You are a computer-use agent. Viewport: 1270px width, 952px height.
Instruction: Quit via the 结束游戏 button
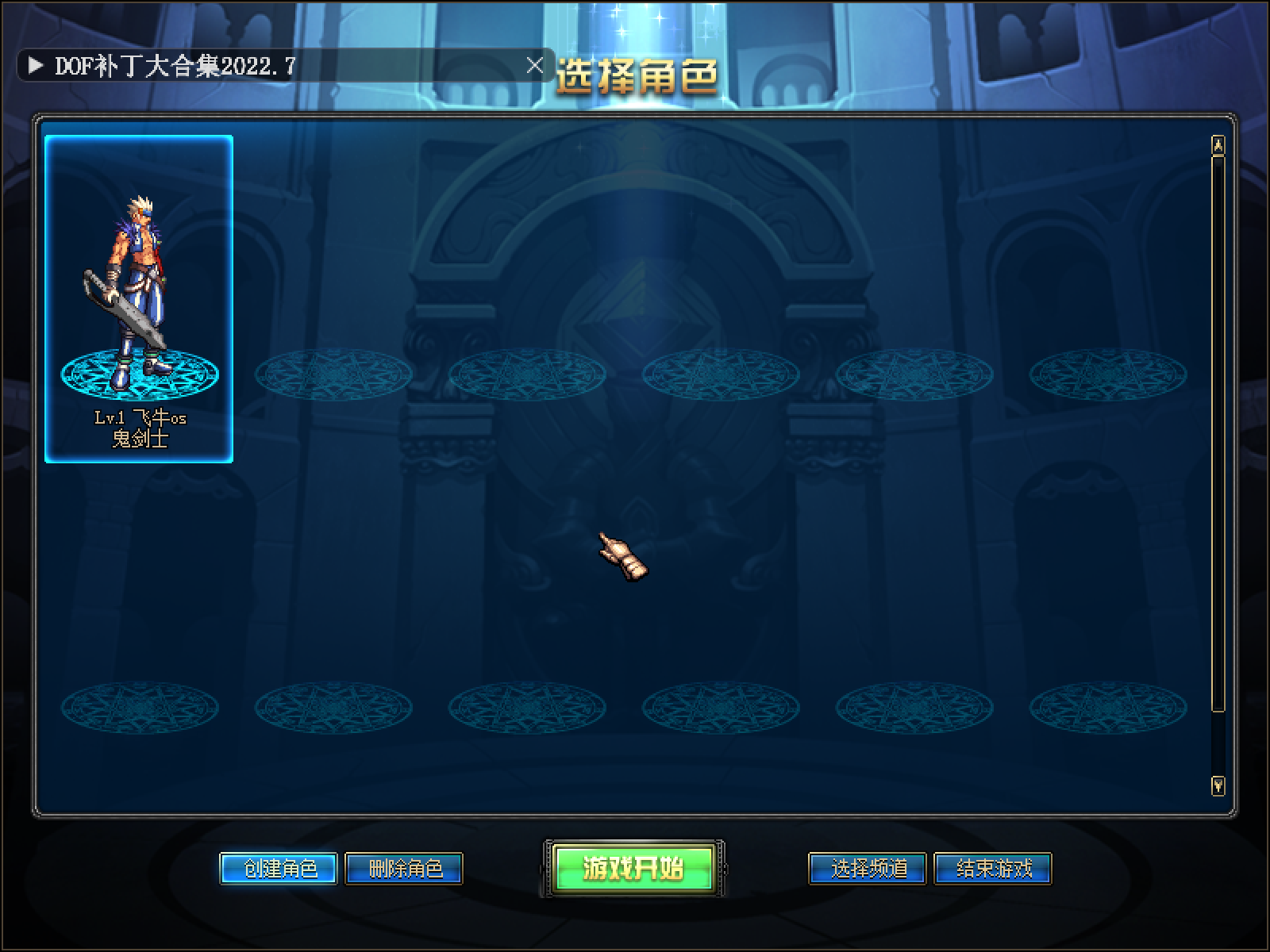[x=993, y=869]
